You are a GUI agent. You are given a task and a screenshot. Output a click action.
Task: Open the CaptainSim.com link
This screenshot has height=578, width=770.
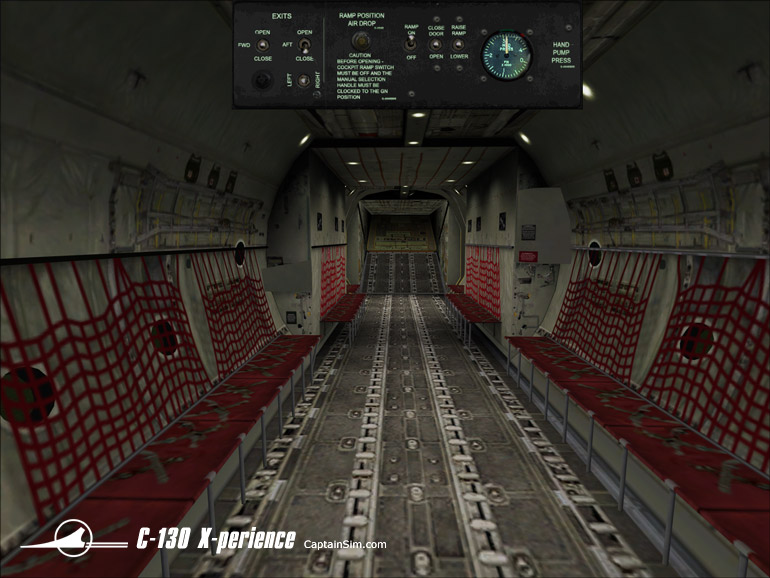[345, 544]
